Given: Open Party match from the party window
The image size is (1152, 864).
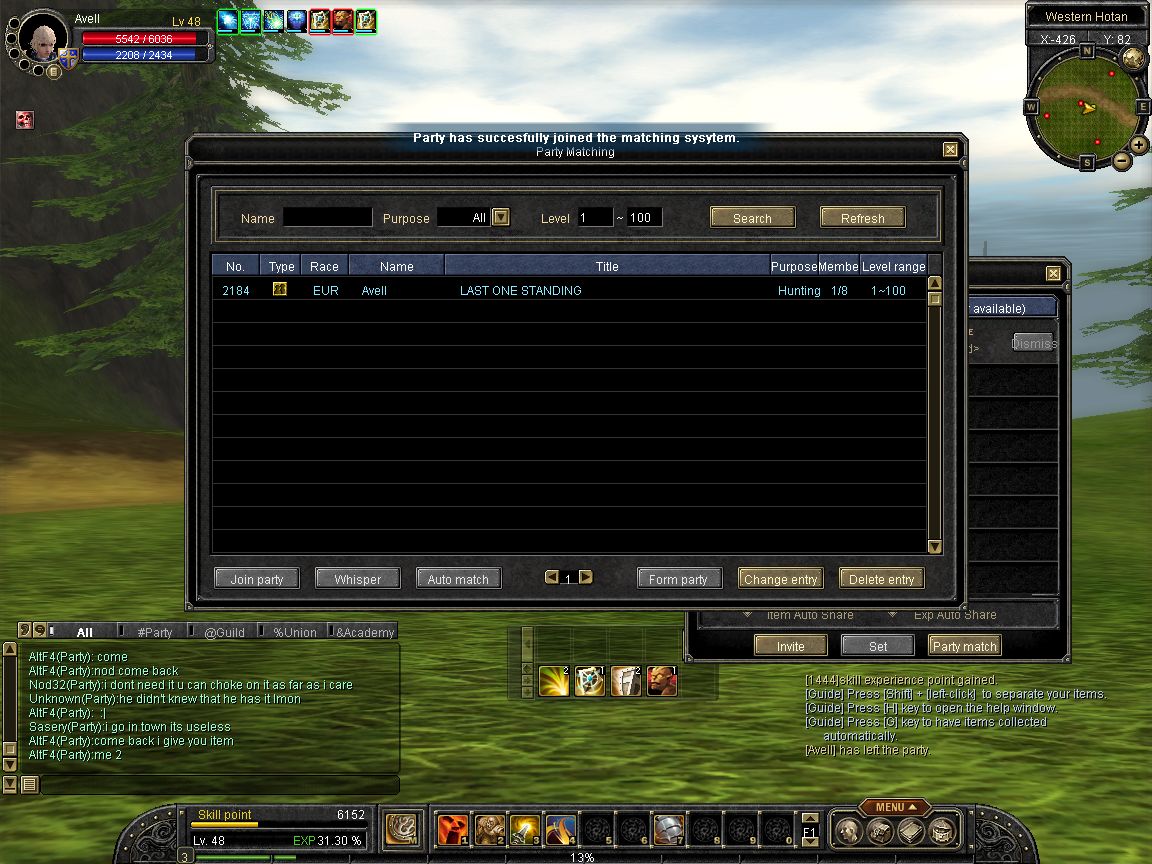Looking at the screenshot, I should coord(964,646).
